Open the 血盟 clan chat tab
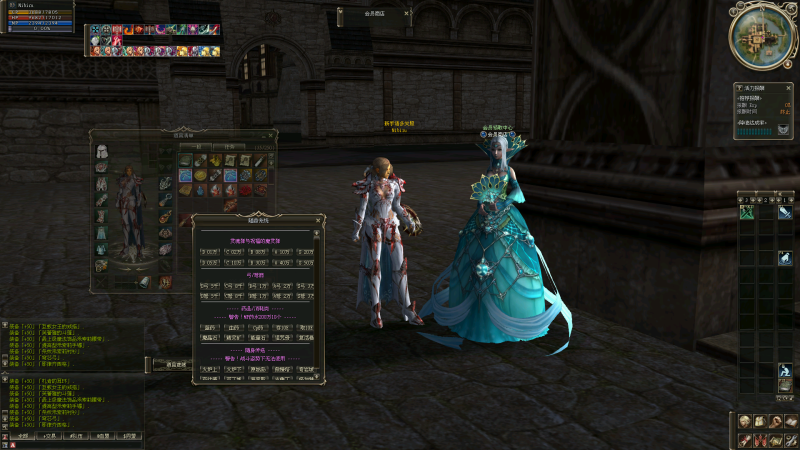 pyautogui.click(x=101, y=436)
